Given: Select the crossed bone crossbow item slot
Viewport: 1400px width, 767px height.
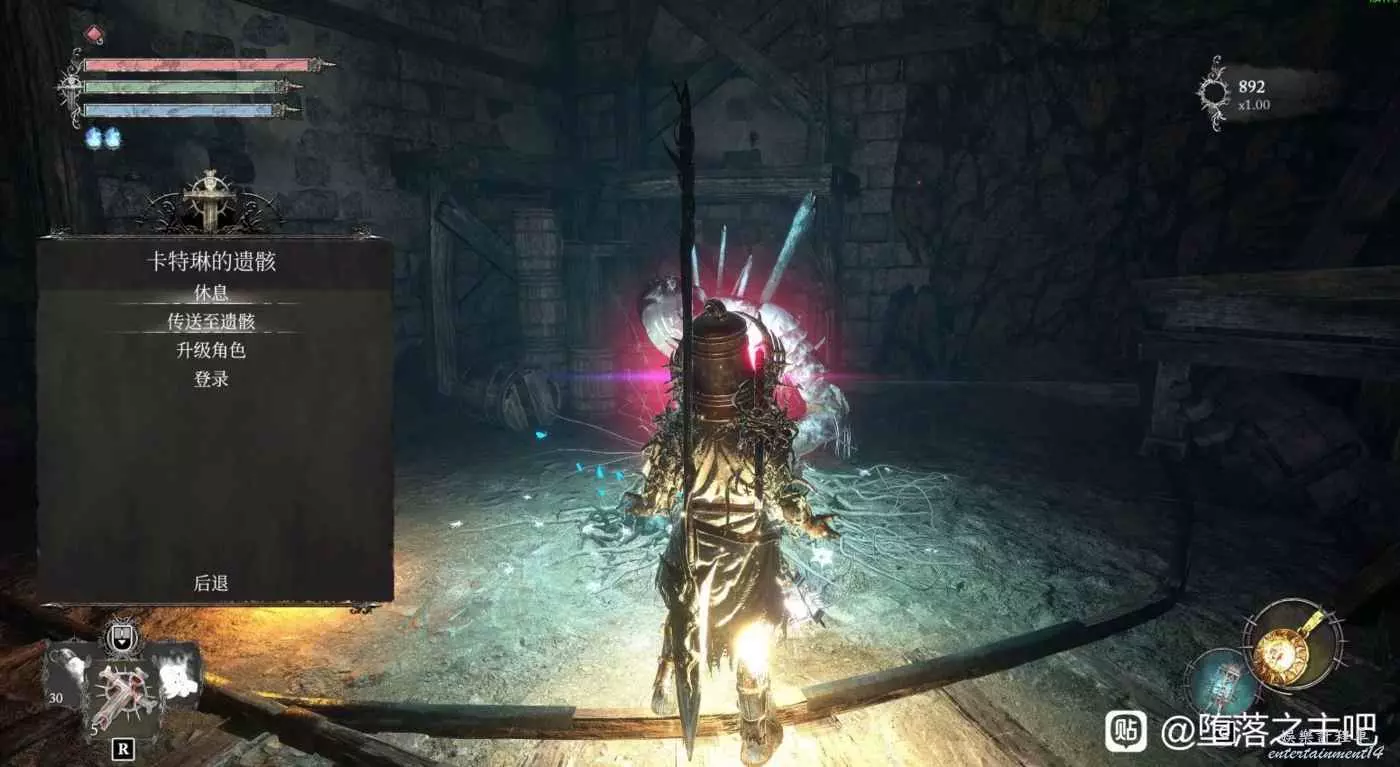Looking at the screenshot, I should (125, 692).
